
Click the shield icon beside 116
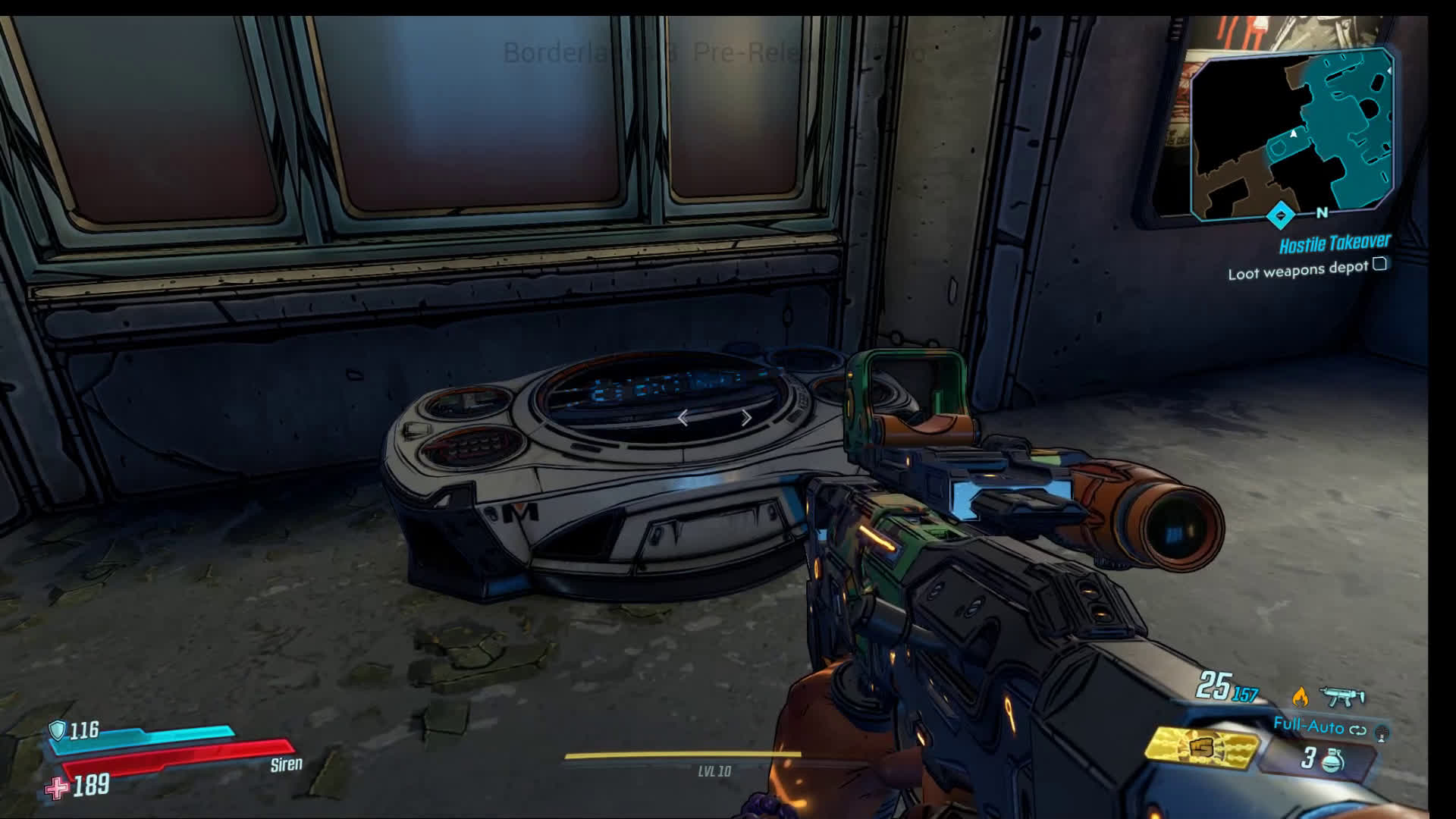tap(58, 730)
